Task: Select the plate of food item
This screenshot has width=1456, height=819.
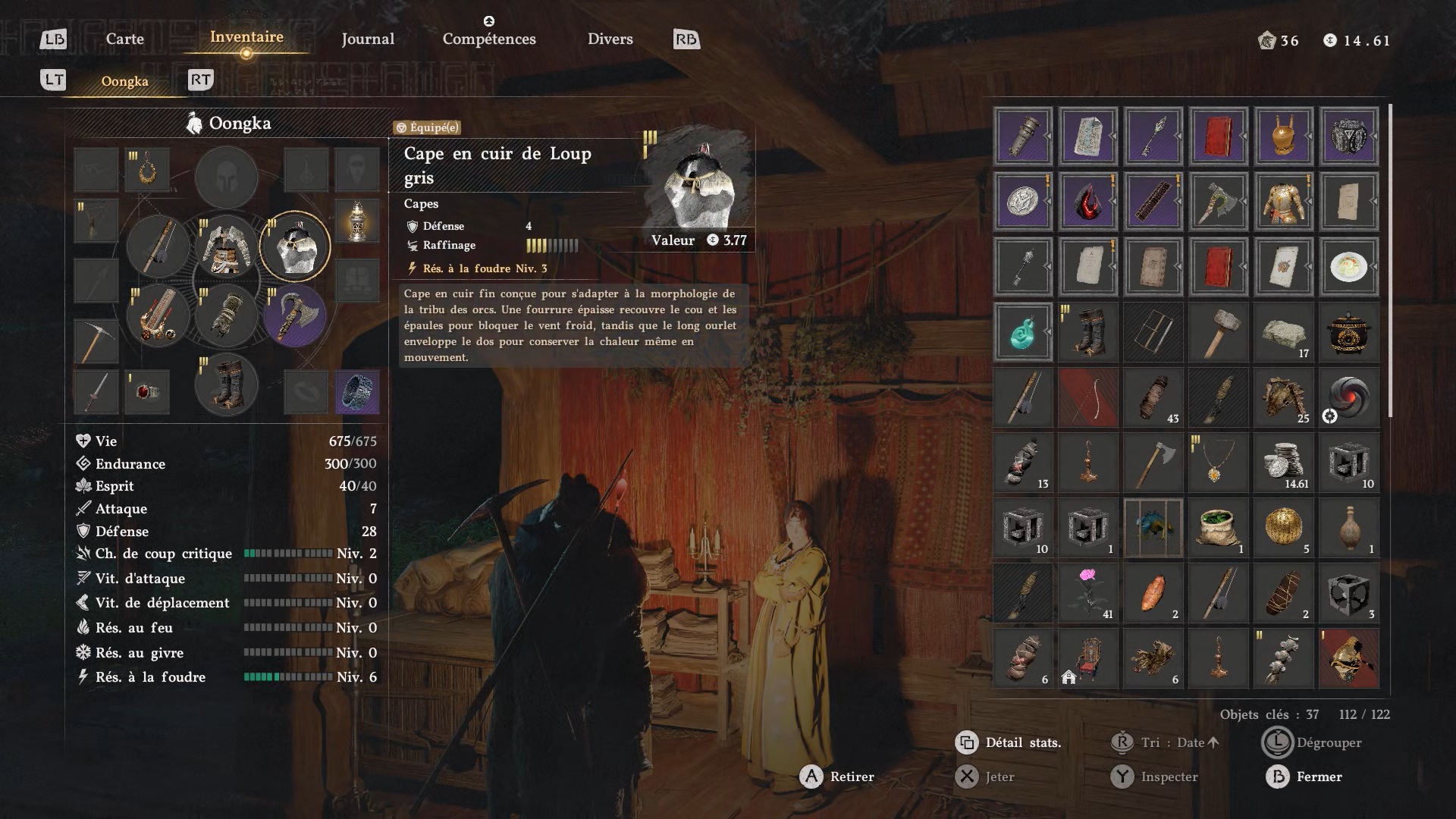Action: [x=1348, y=266]
